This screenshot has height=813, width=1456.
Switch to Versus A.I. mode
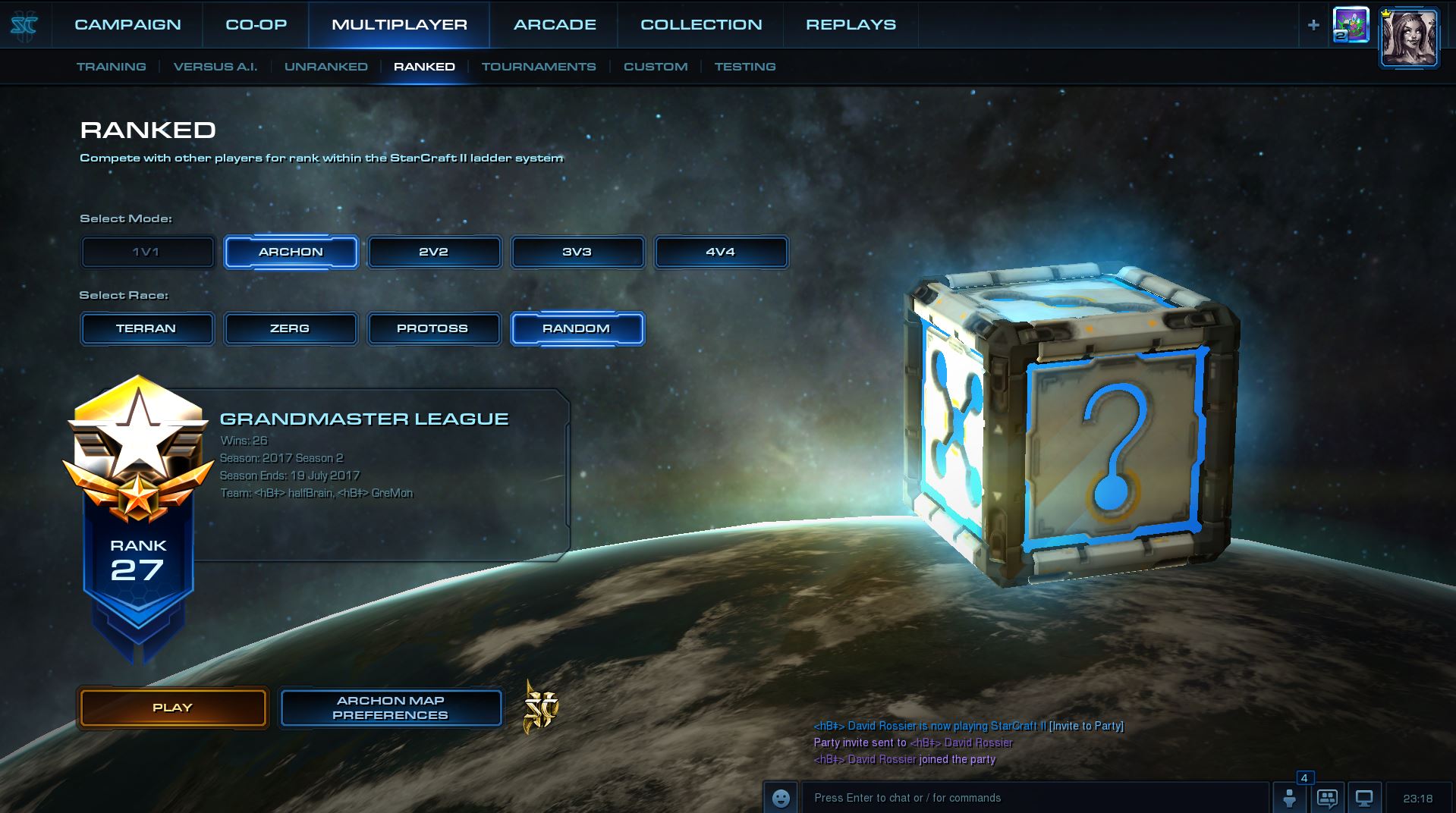tap(215, 67)
